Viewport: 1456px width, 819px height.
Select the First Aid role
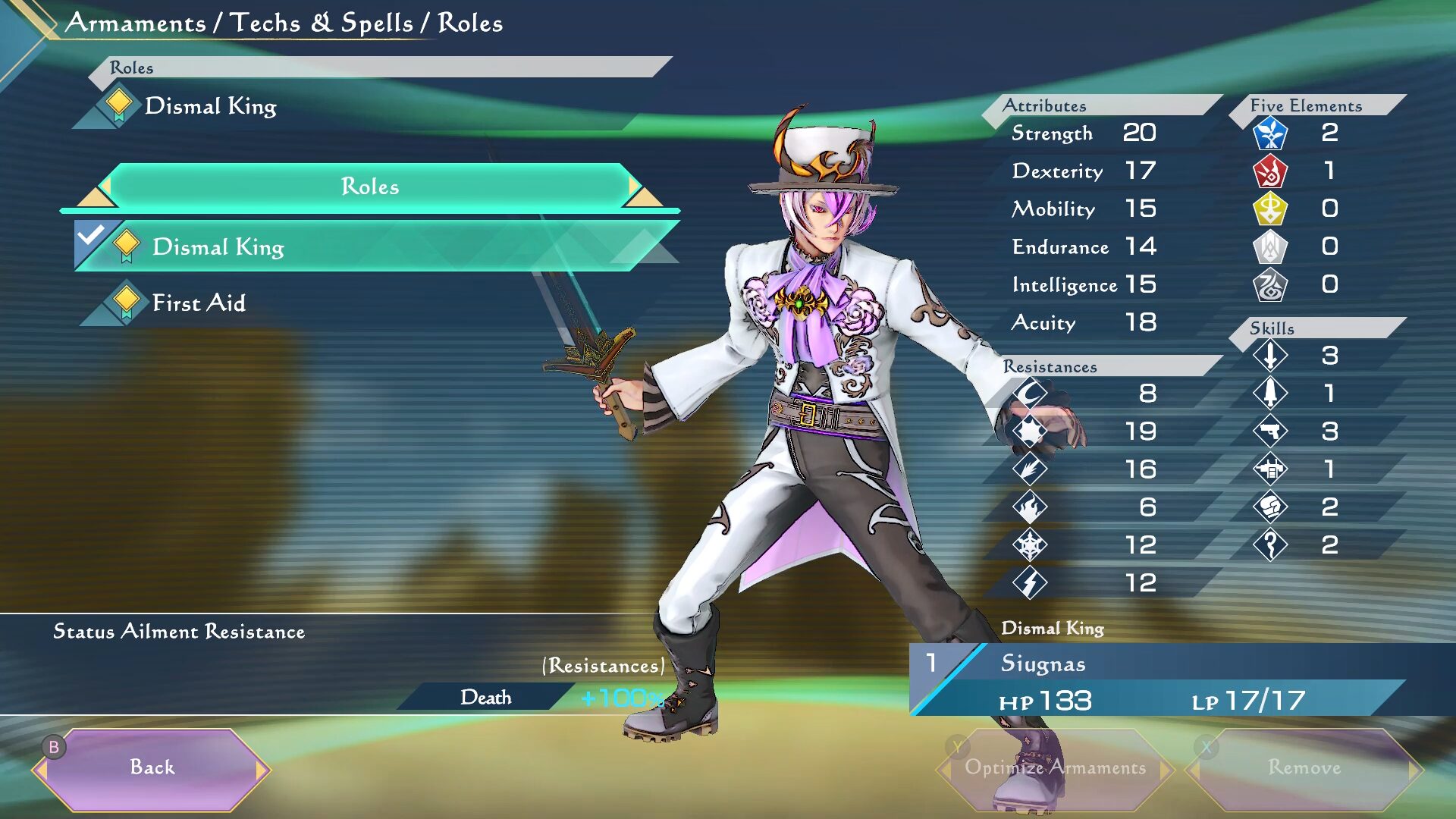199,303
